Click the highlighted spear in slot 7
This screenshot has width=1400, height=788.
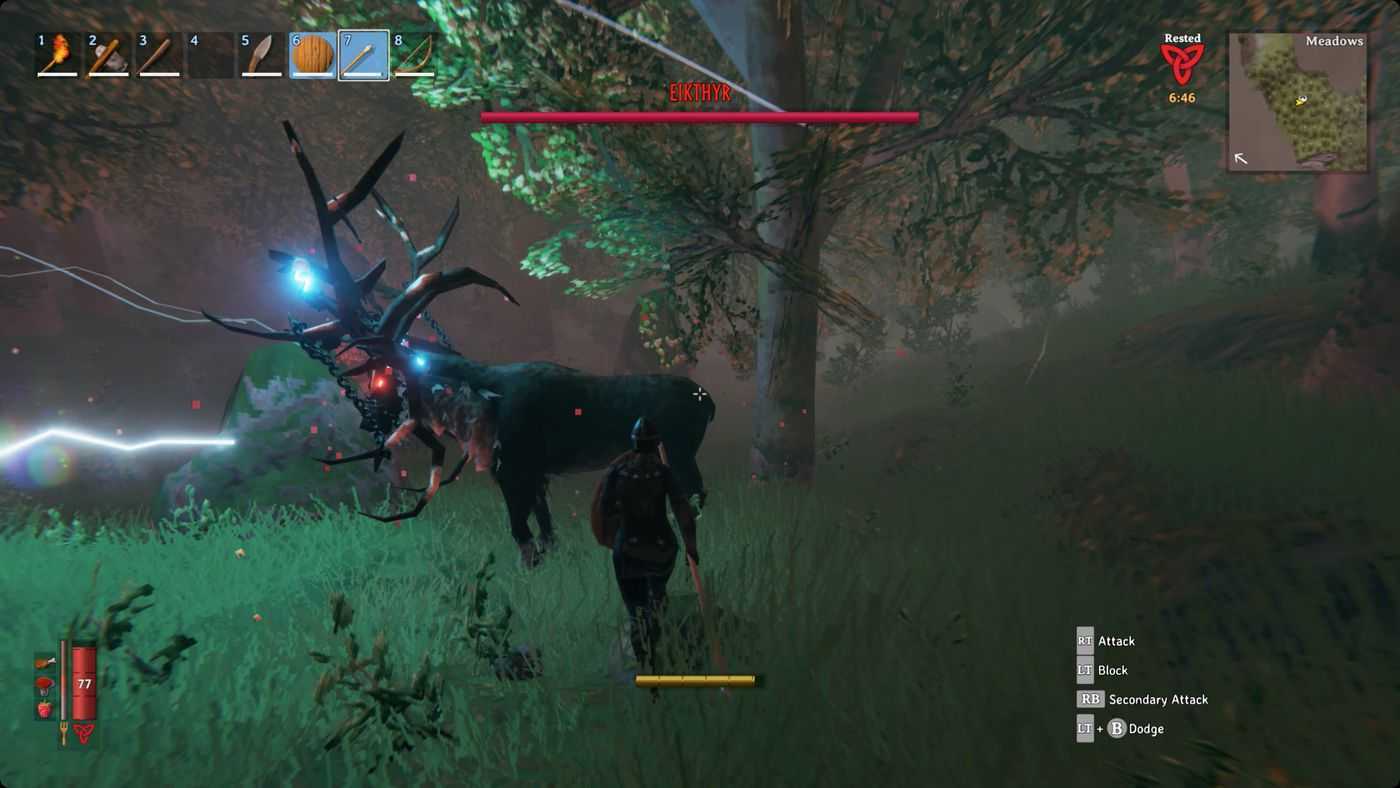click(364, 55)
